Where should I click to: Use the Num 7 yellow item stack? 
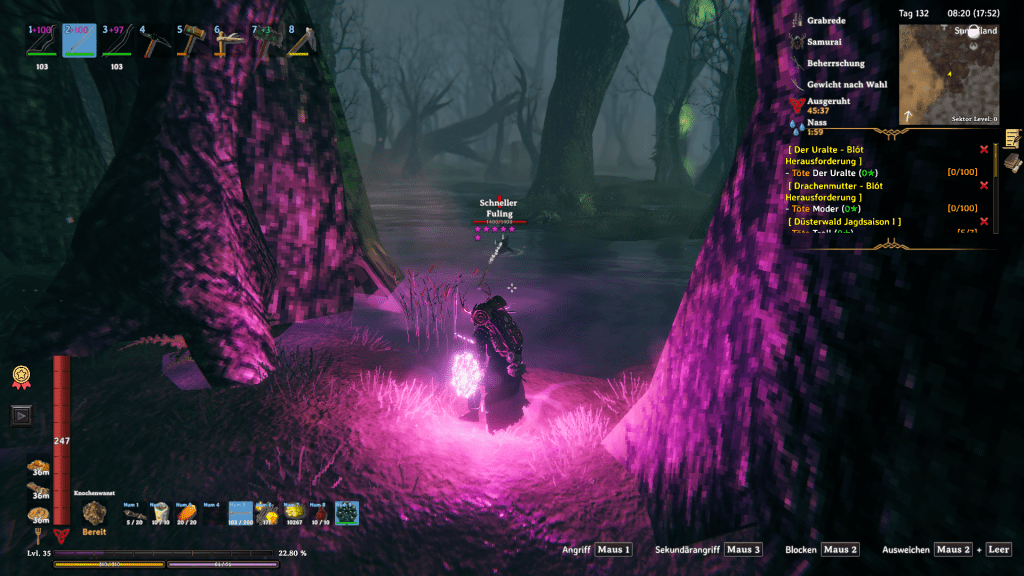coord(293,513)
